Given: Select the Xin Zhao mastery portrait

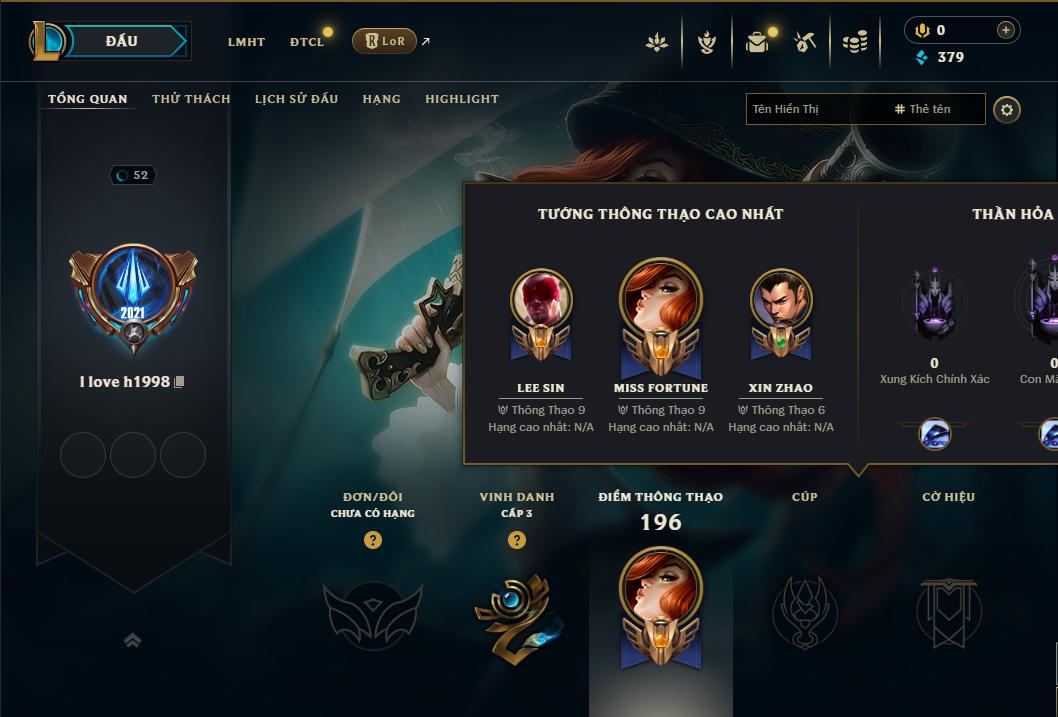Looking at the screenshot, I should pyautogui.click(x=781, y=302).
